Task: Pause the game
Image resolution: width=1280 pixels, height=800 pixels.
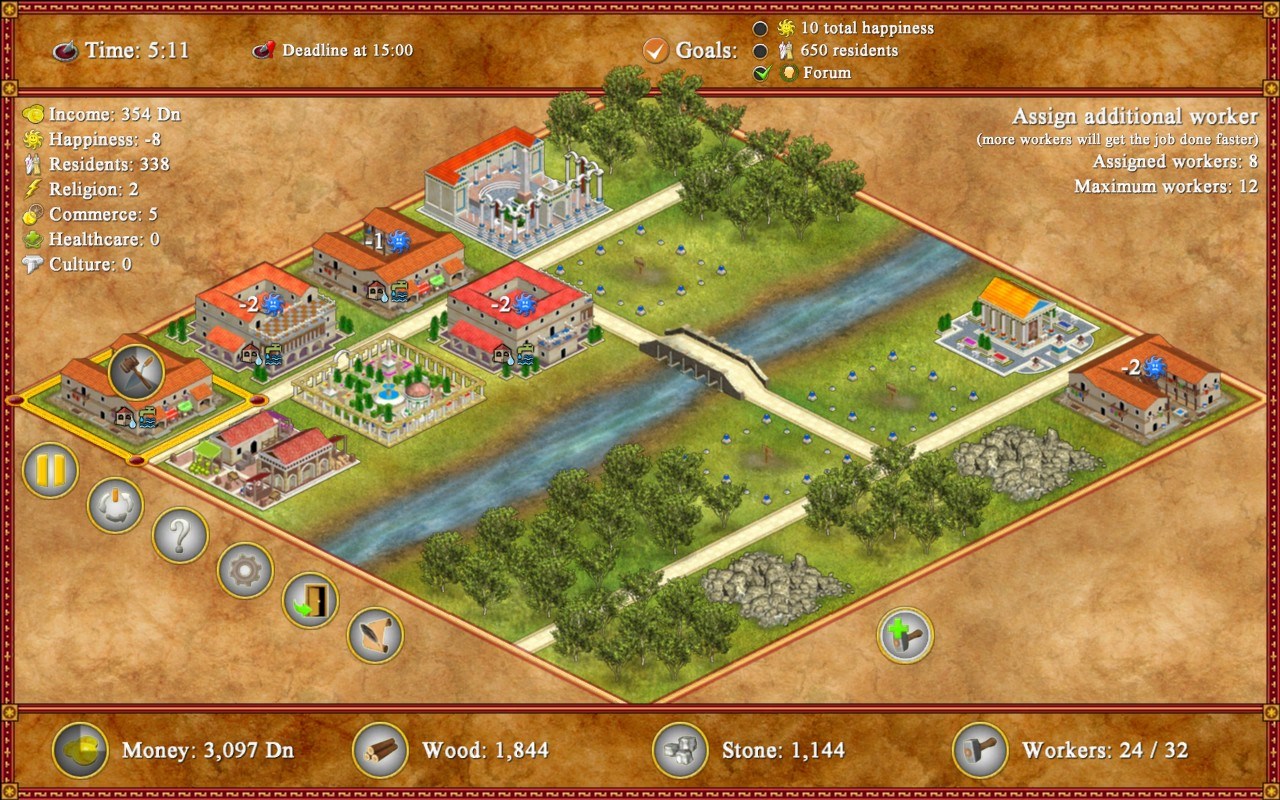Action: (50, 470)
